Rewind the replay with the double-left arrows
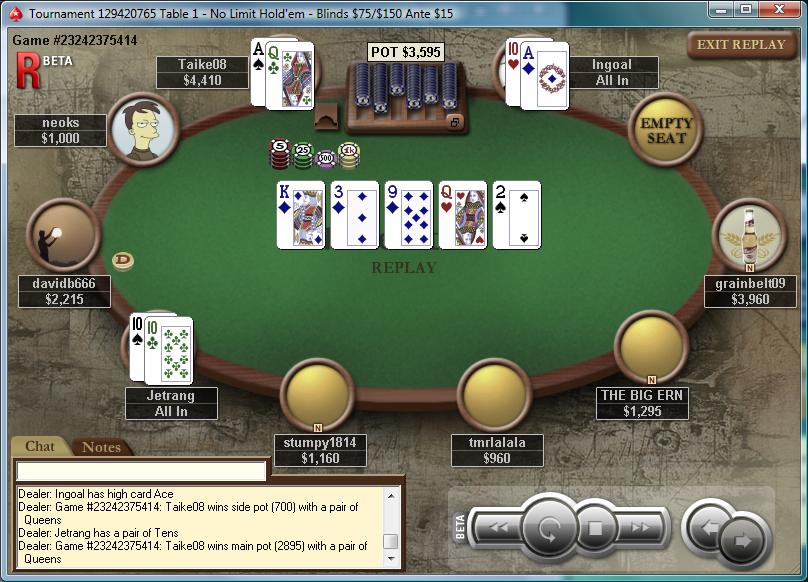The height and width of the screenshot is (582, 808). [496, 527]
